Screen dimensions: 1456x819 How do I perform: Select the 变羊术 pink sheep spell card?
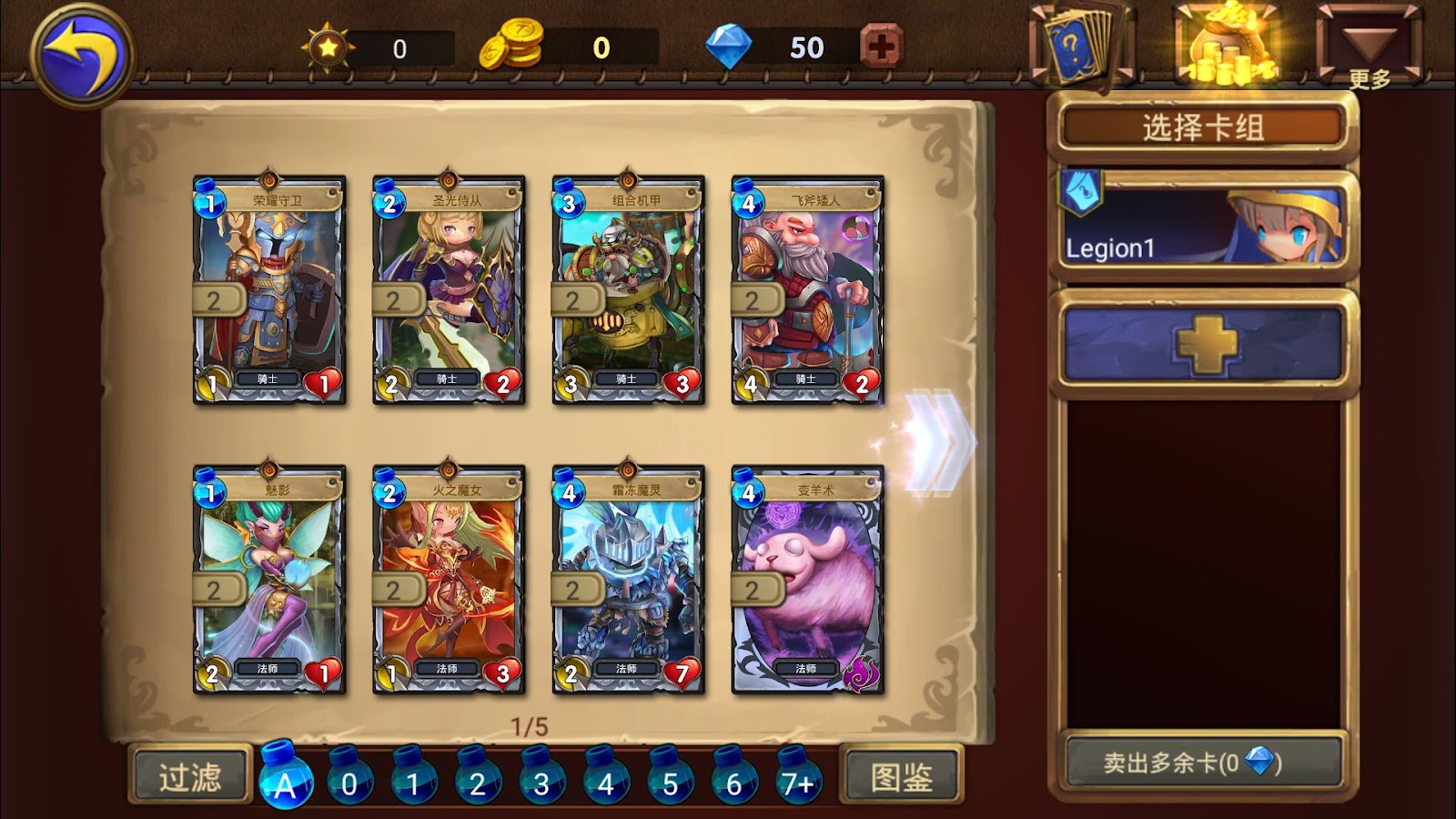807,581
